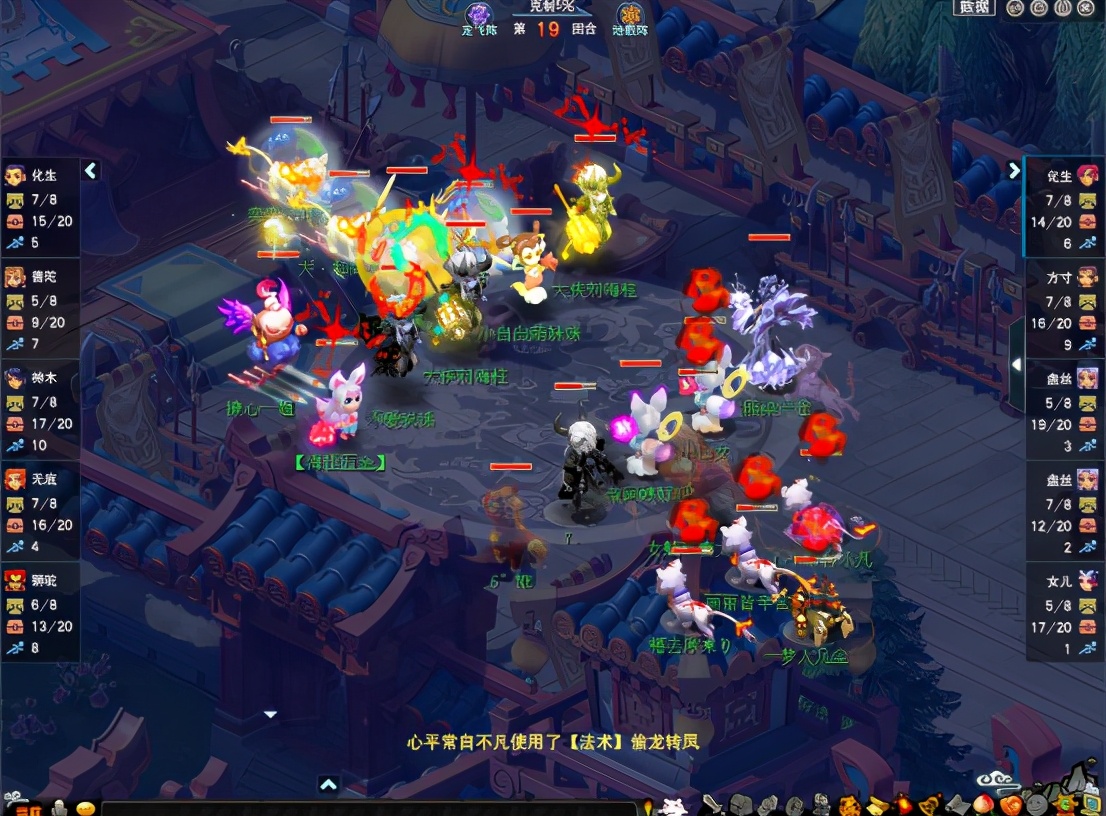This screenshot has width=1106, height=816.
Task: Open the emoji smiley picker
Action: tap(85, 808)
